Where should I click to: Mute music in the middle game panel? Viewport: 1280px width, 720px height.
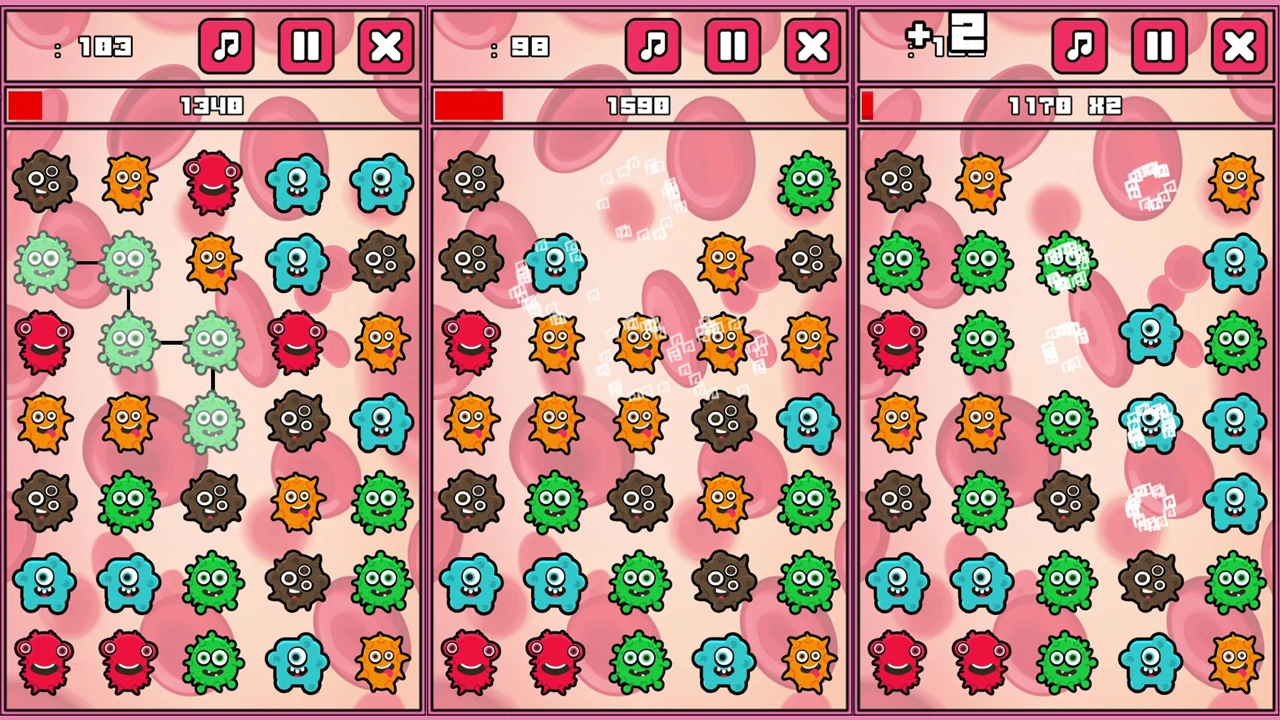click(653, 46)
